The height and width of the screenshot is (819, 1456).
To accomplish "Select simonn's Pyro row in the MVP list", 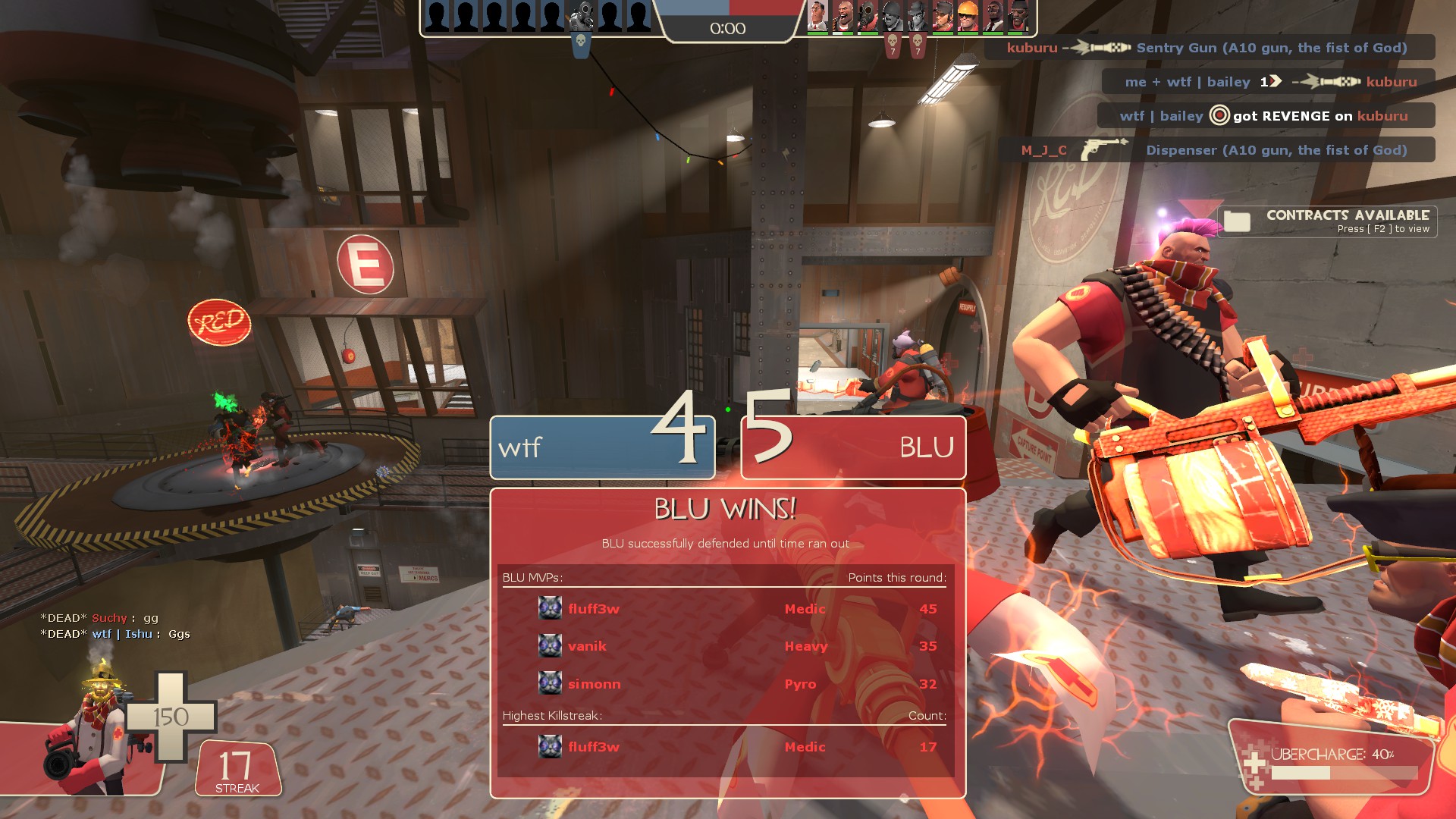I will 724,684.
